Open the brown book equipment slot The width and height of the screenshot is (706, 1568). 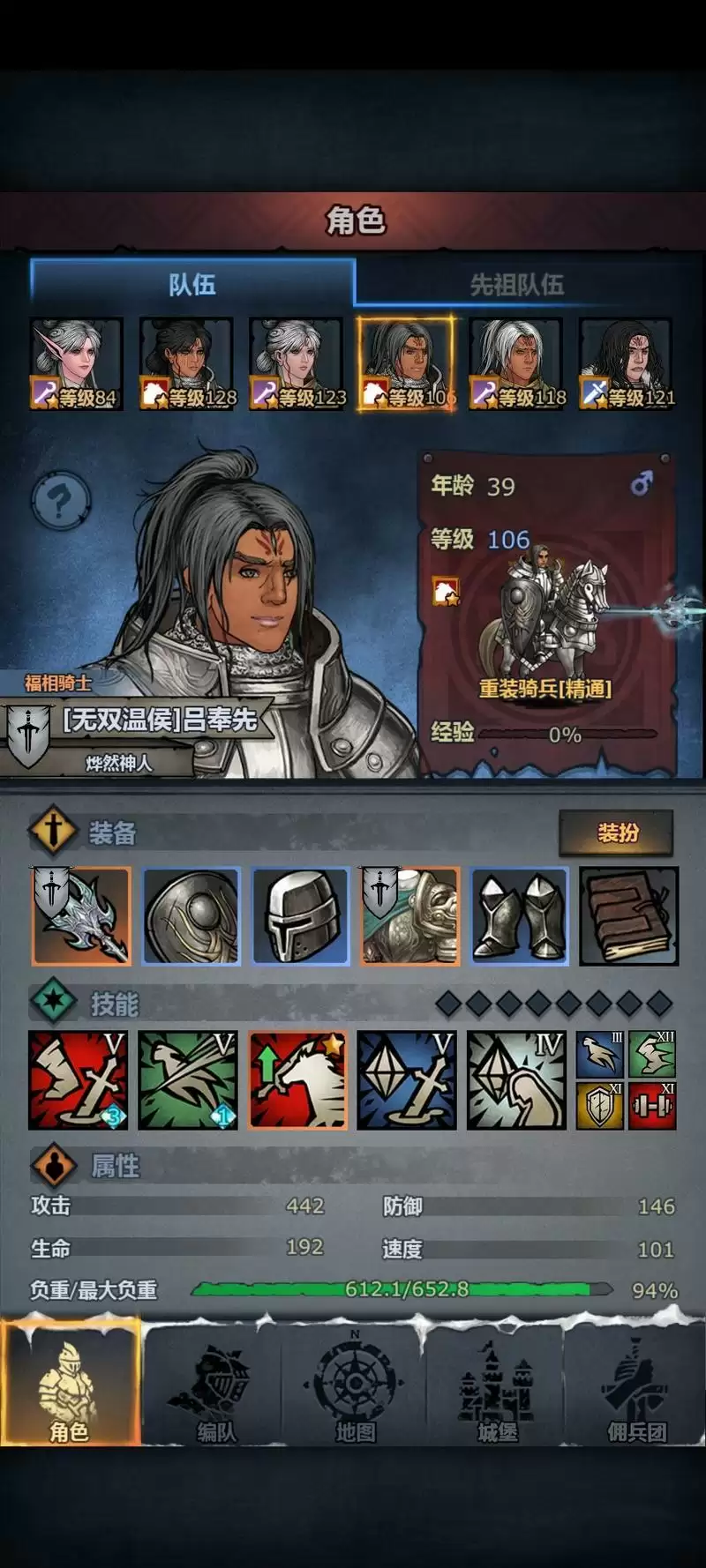click(x=629, y=915)
